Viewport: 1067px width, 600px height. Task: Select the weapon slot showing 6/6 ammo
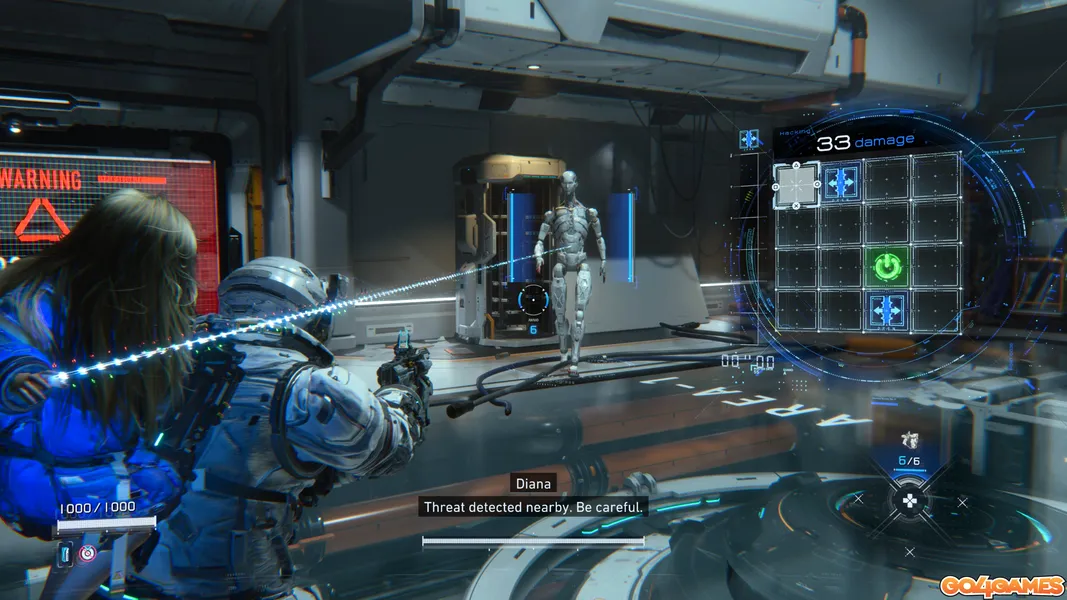click(909, 450)
